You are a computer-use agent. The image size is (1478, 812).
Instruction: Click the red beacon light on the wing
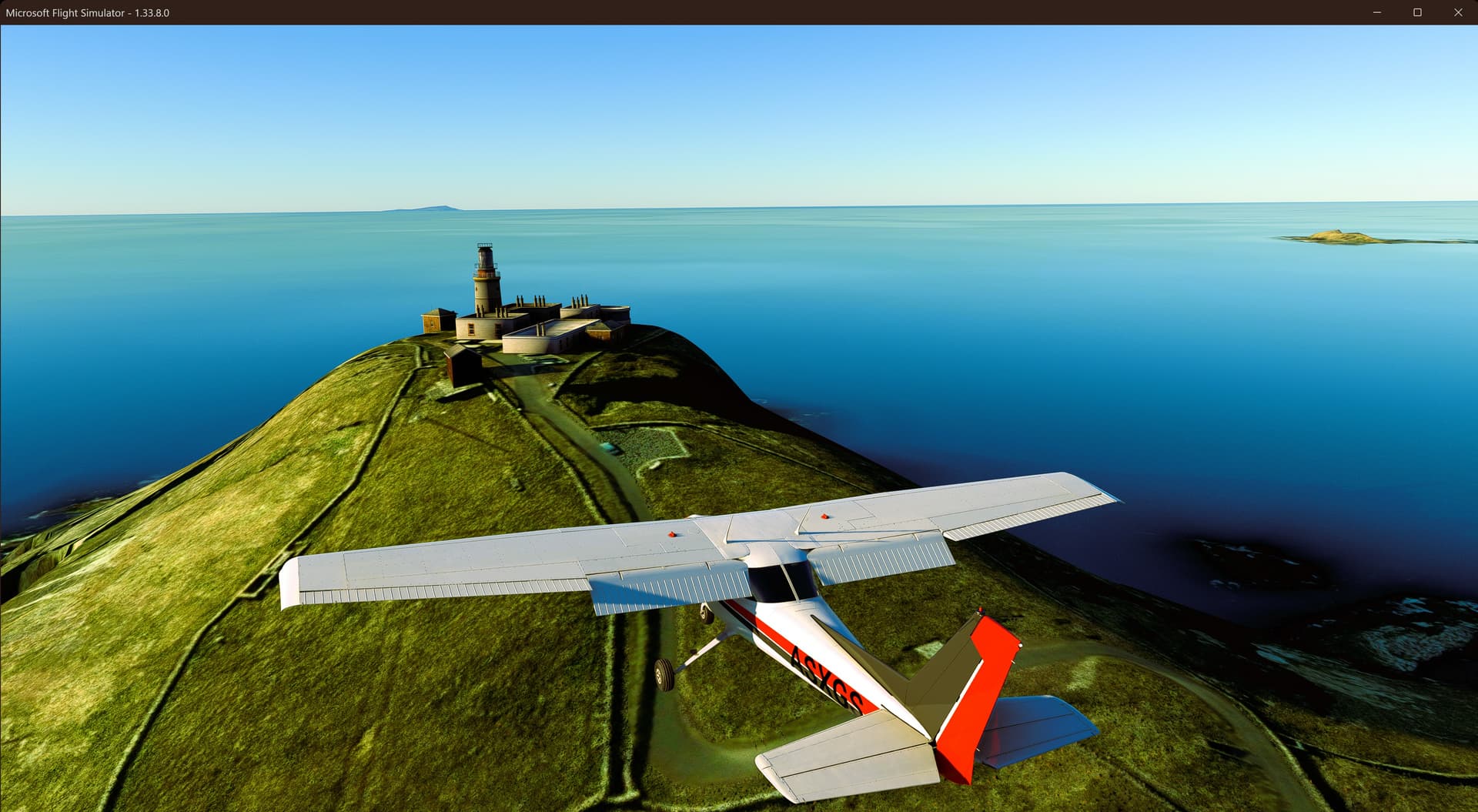click(x=672, y=533)
